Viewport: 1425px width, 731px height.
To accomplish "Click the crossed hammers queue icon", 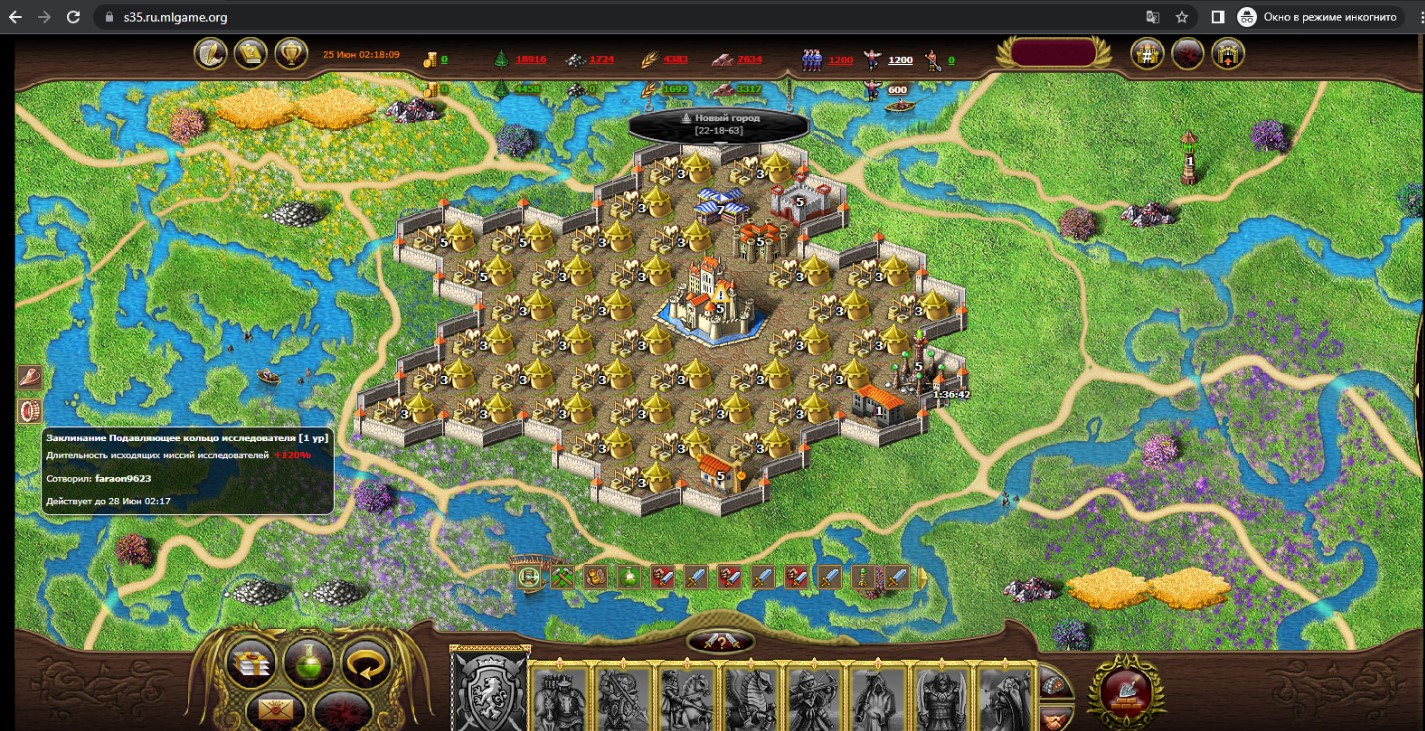I will (562, 577).
